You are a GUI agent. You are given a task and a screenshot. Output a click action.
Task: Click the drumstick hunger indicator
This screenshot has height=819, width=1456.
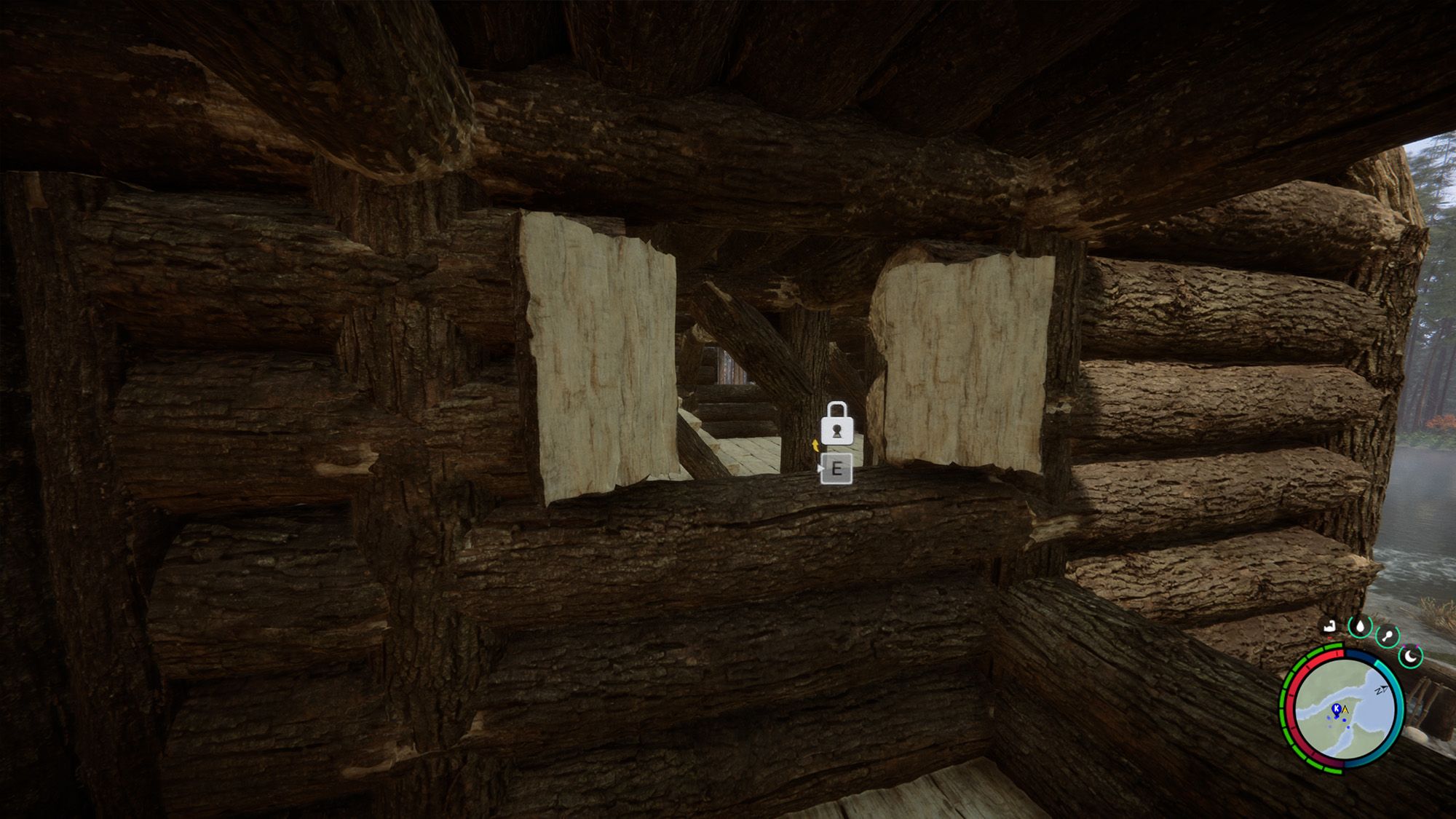(1389, 635)
